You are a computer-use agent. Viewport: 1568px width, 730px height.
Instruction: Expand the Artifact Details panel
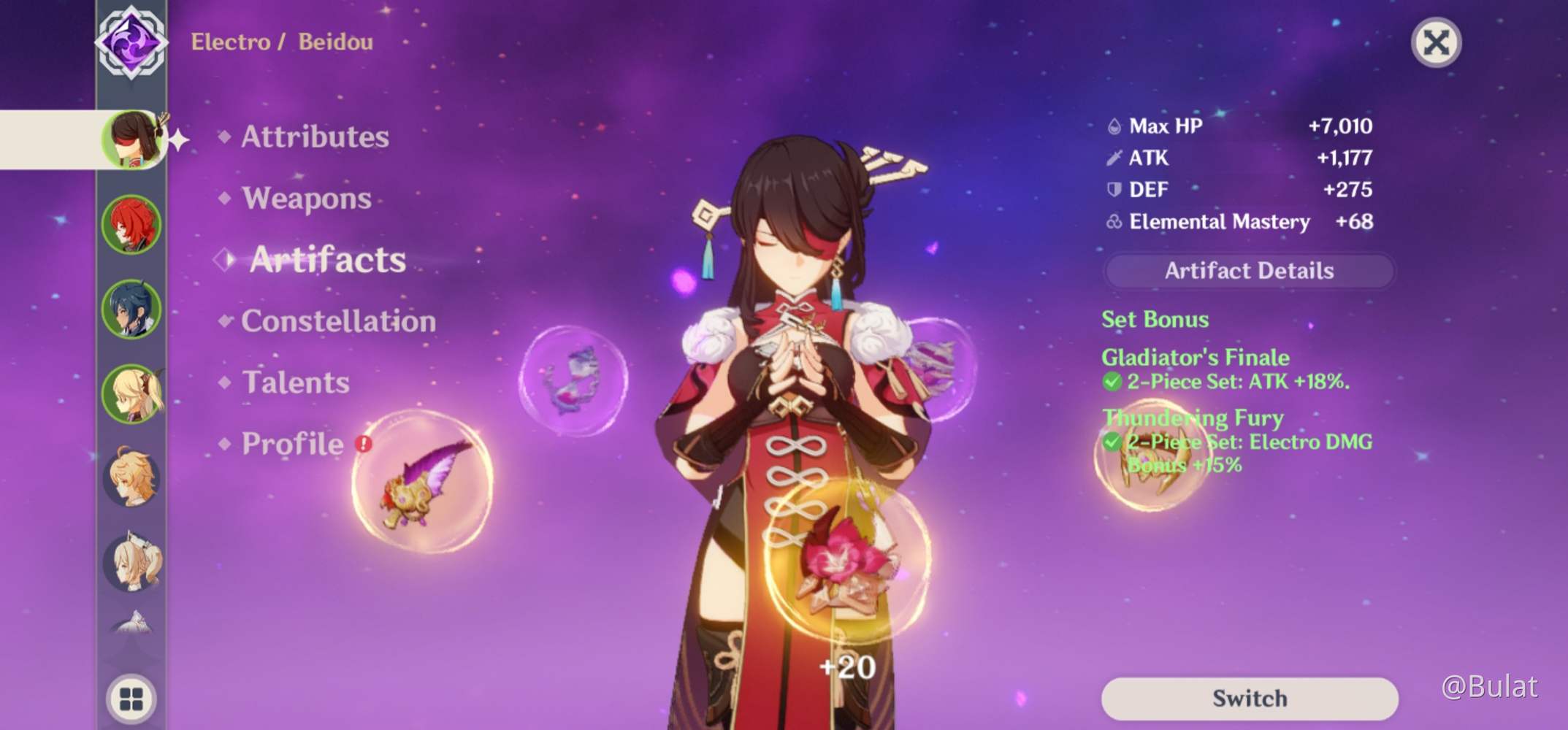pyautogui.click(x=1249, y=271)
